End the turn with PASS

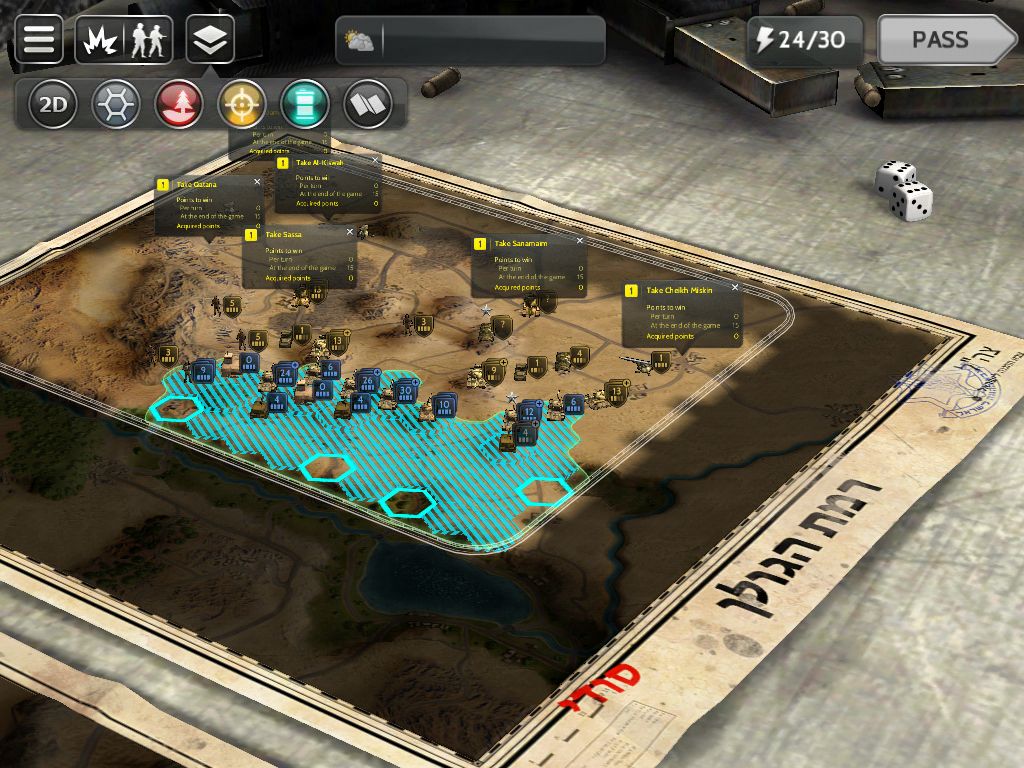[945, 40]
